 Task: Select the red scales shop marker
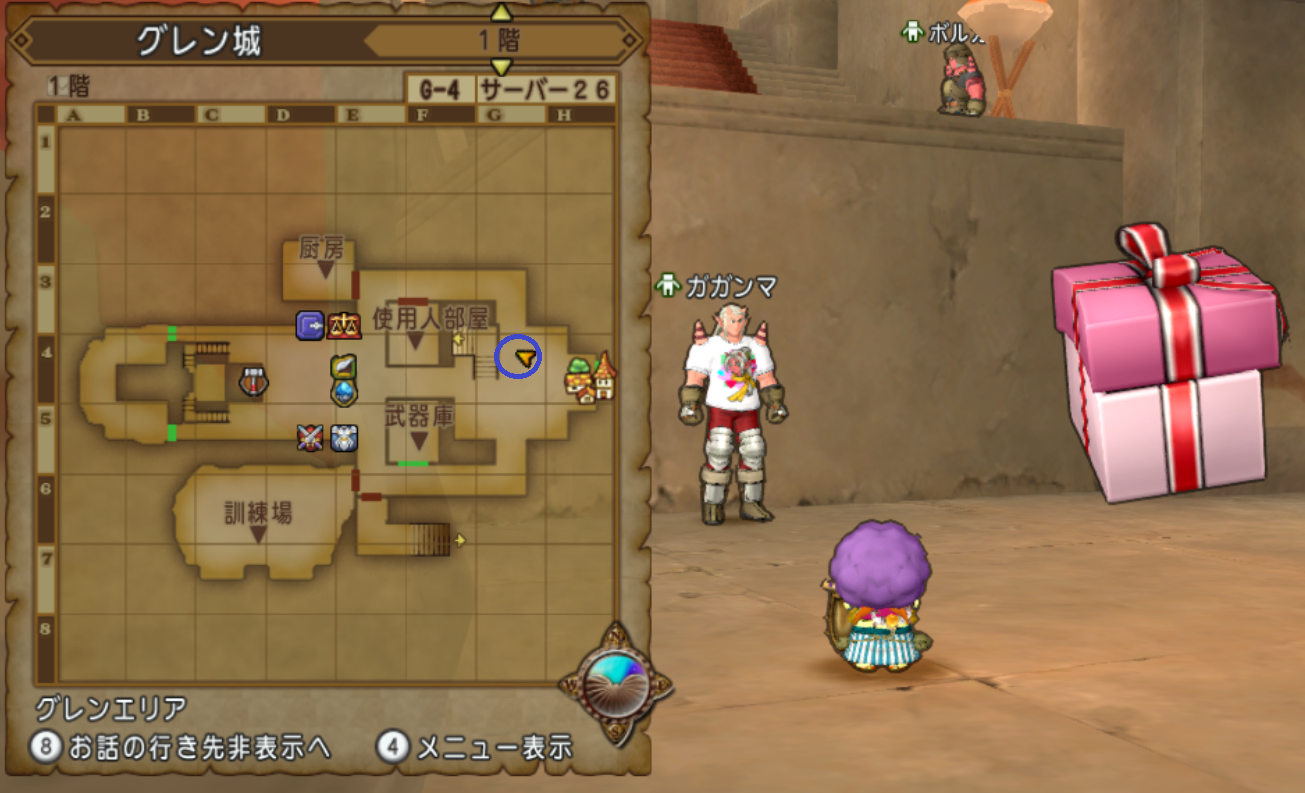pos(343,325)
